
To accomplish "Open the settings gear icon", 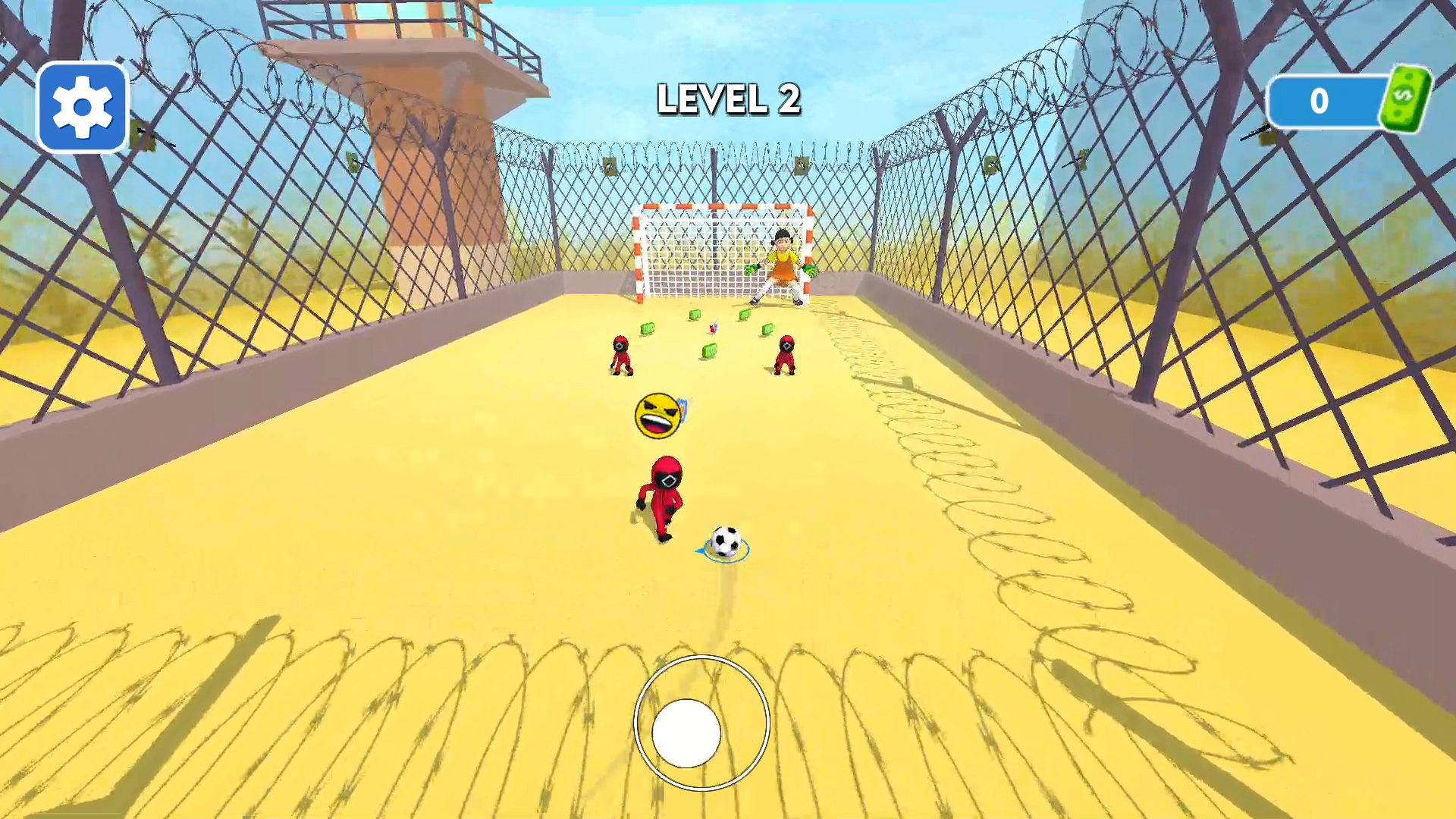I will point(82,106).
